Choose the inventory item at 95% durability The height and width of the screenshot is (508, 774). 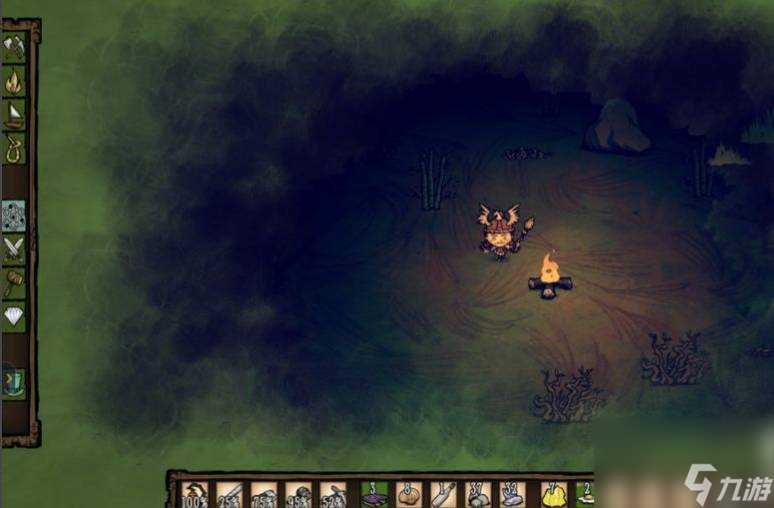point(299,494)
